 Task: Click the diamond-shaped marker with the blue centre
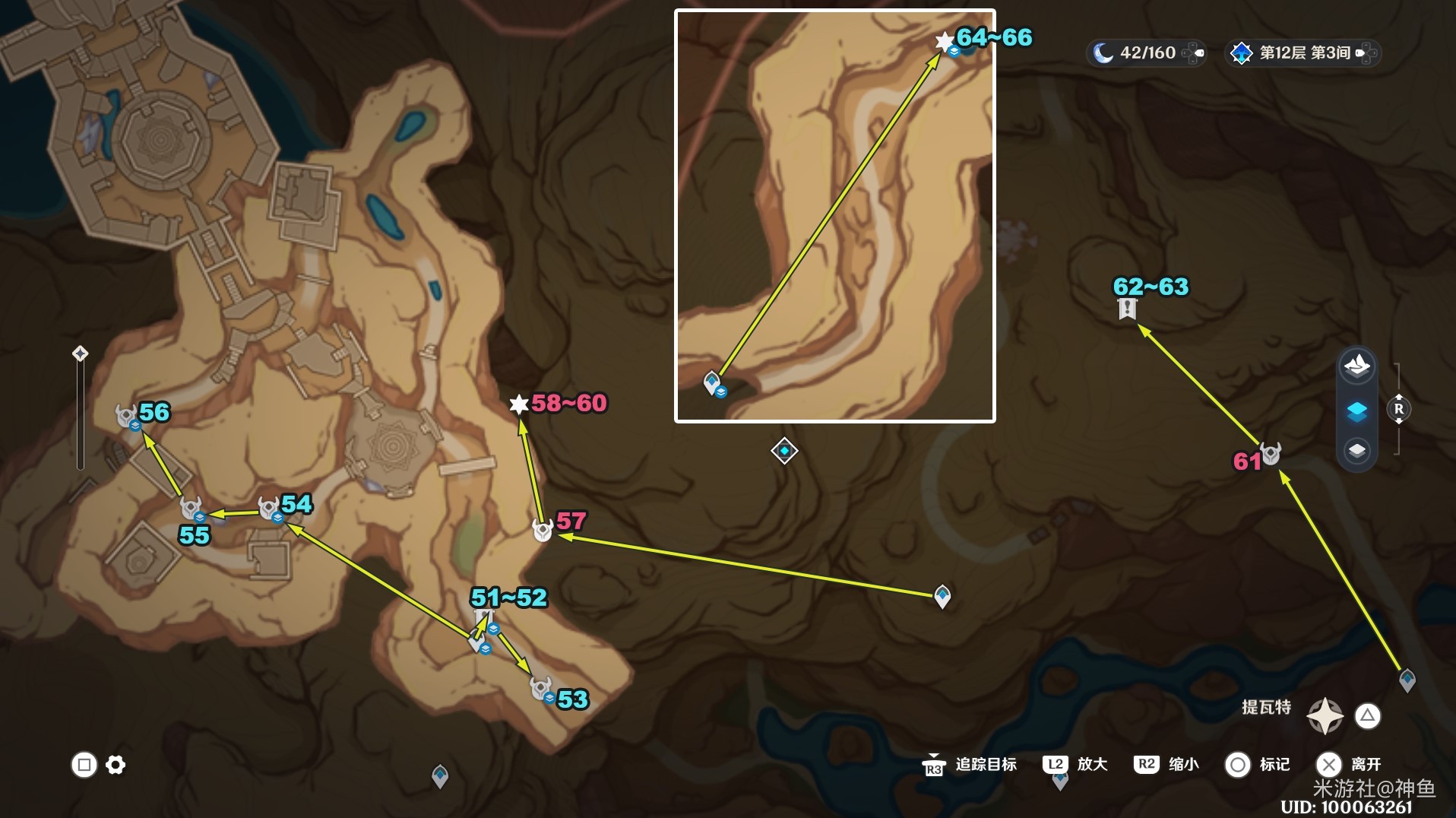click(784, 451)
